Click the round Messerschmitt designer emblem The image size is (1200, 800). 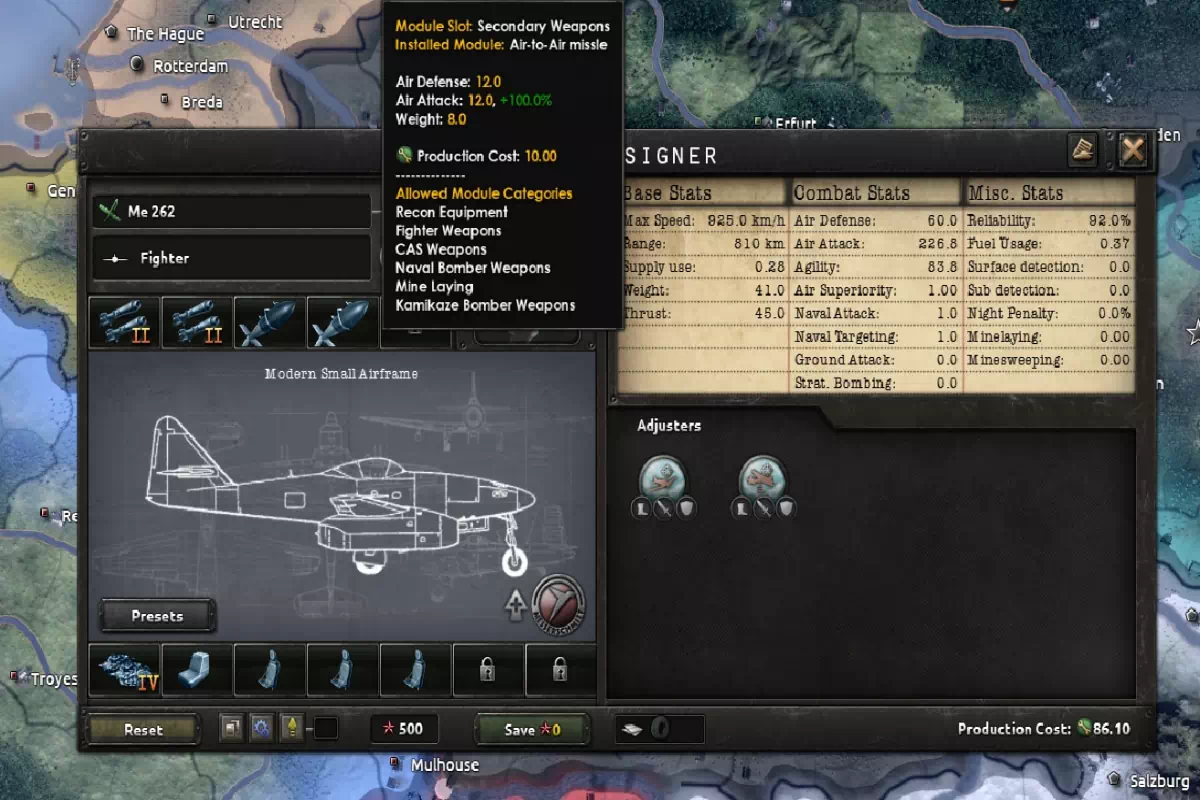[x=558, y=603]
